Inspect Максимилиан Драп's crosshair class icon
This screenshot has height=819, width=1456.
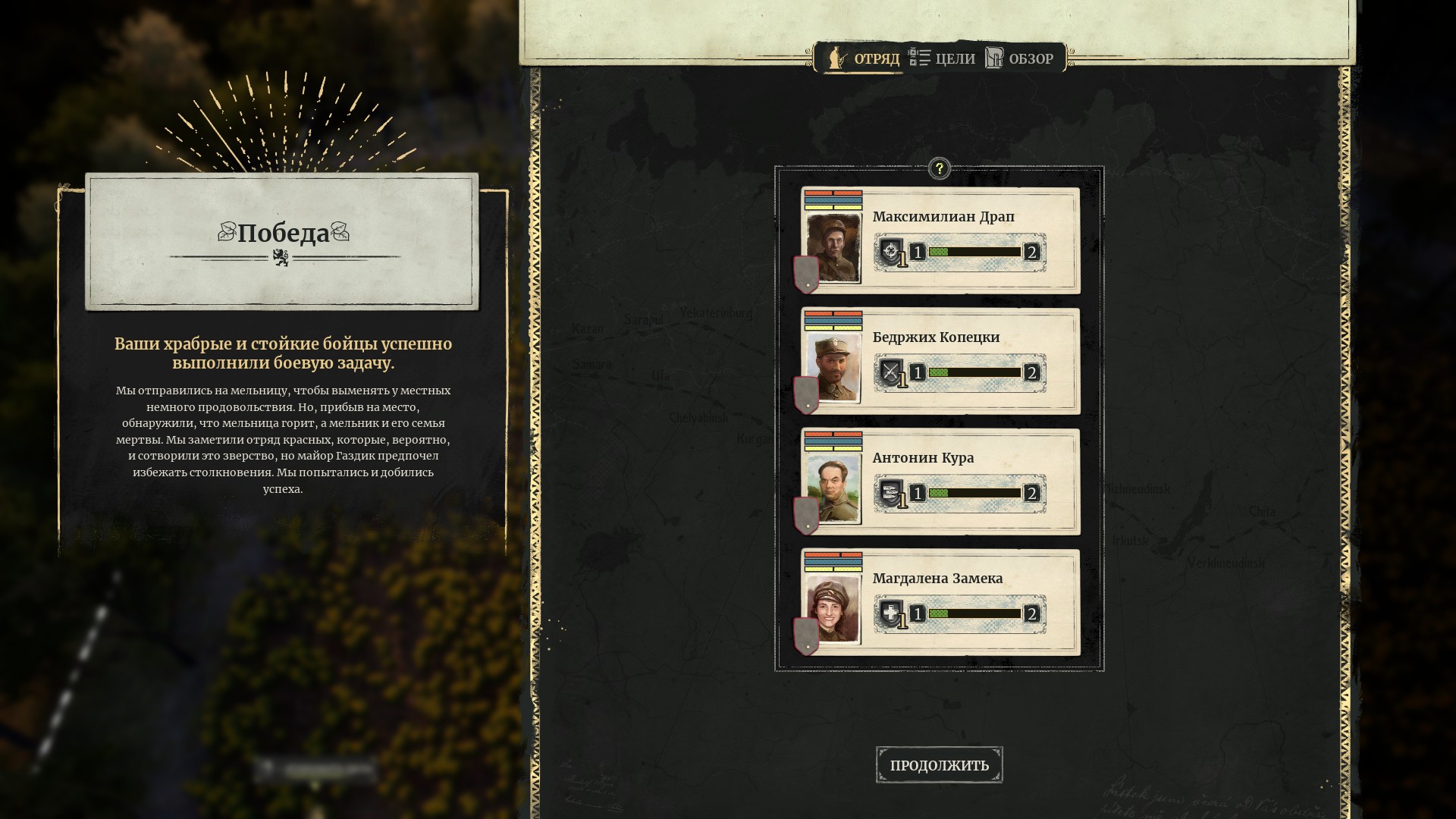click(x=891, y=252)
